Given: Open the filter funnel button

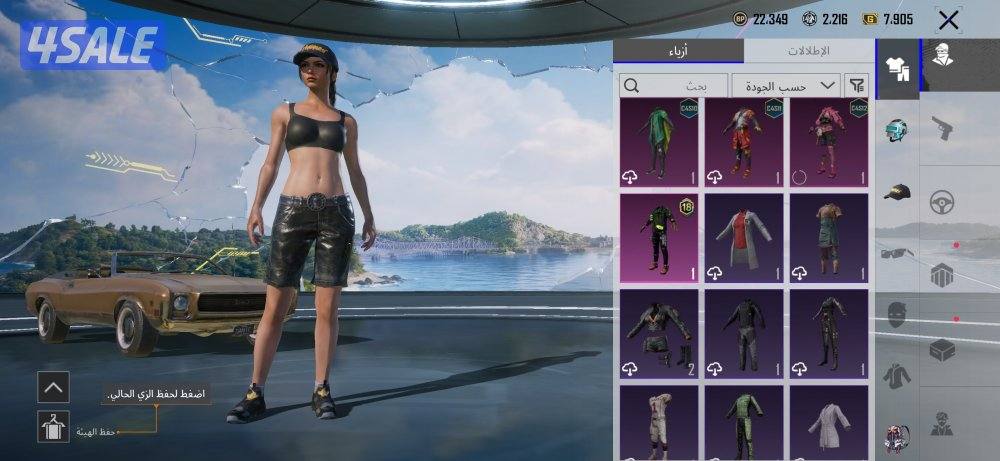Looking at the screenshot, I should click(857, 86).
